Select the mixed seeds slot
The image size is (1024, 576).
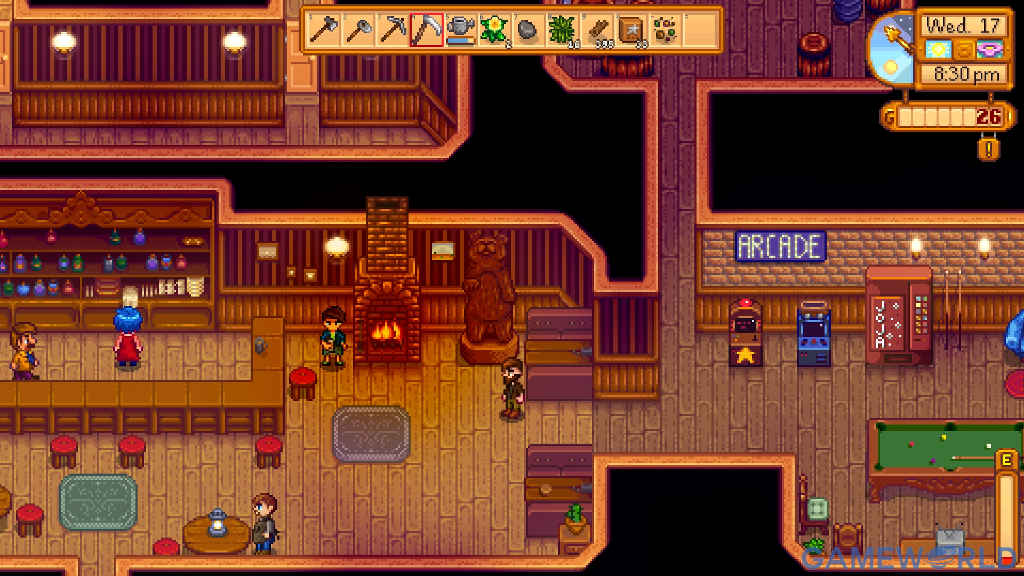(665, 29)
